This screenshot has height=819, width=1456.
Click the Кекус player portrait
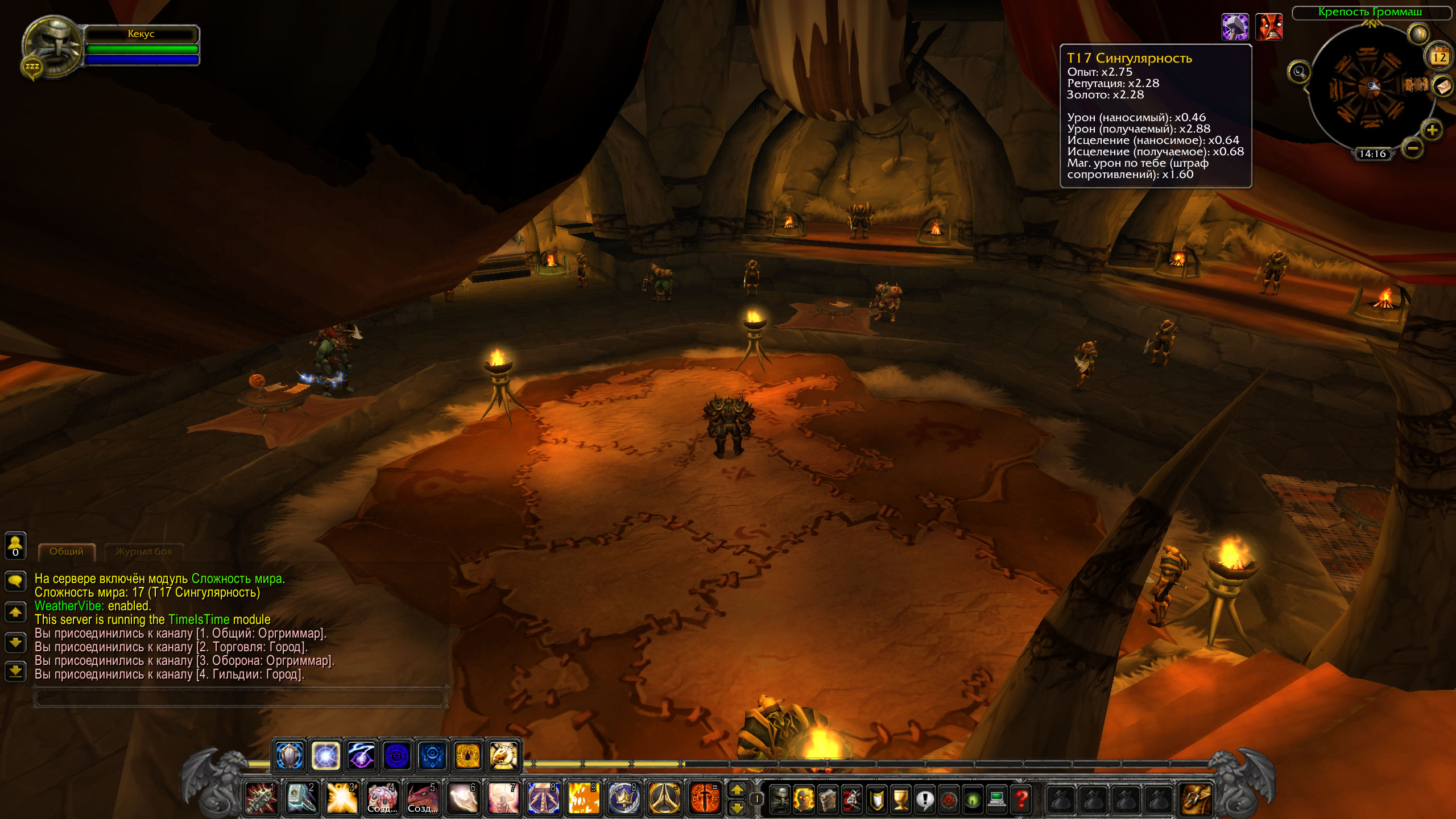coord(52,47)
